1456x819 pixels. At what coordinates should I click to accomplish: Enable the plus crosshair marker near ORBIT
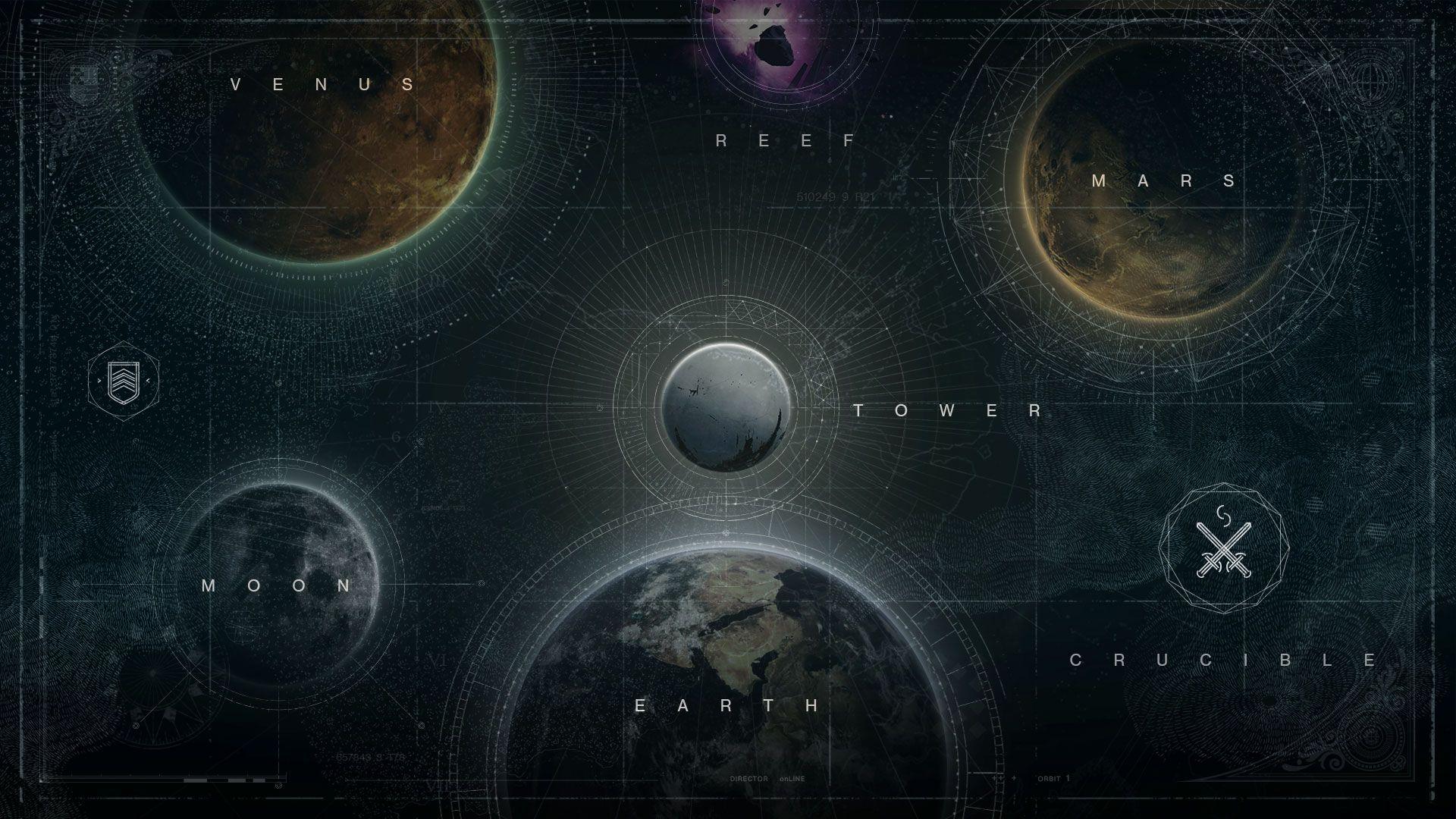click(1014, 778)
